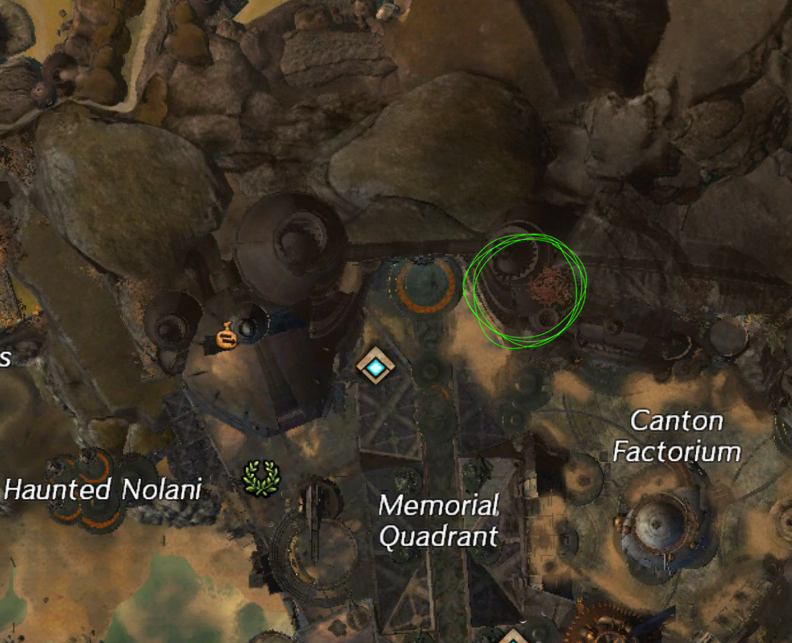Select the green laurel wreath vendor marker

point(261,479)
